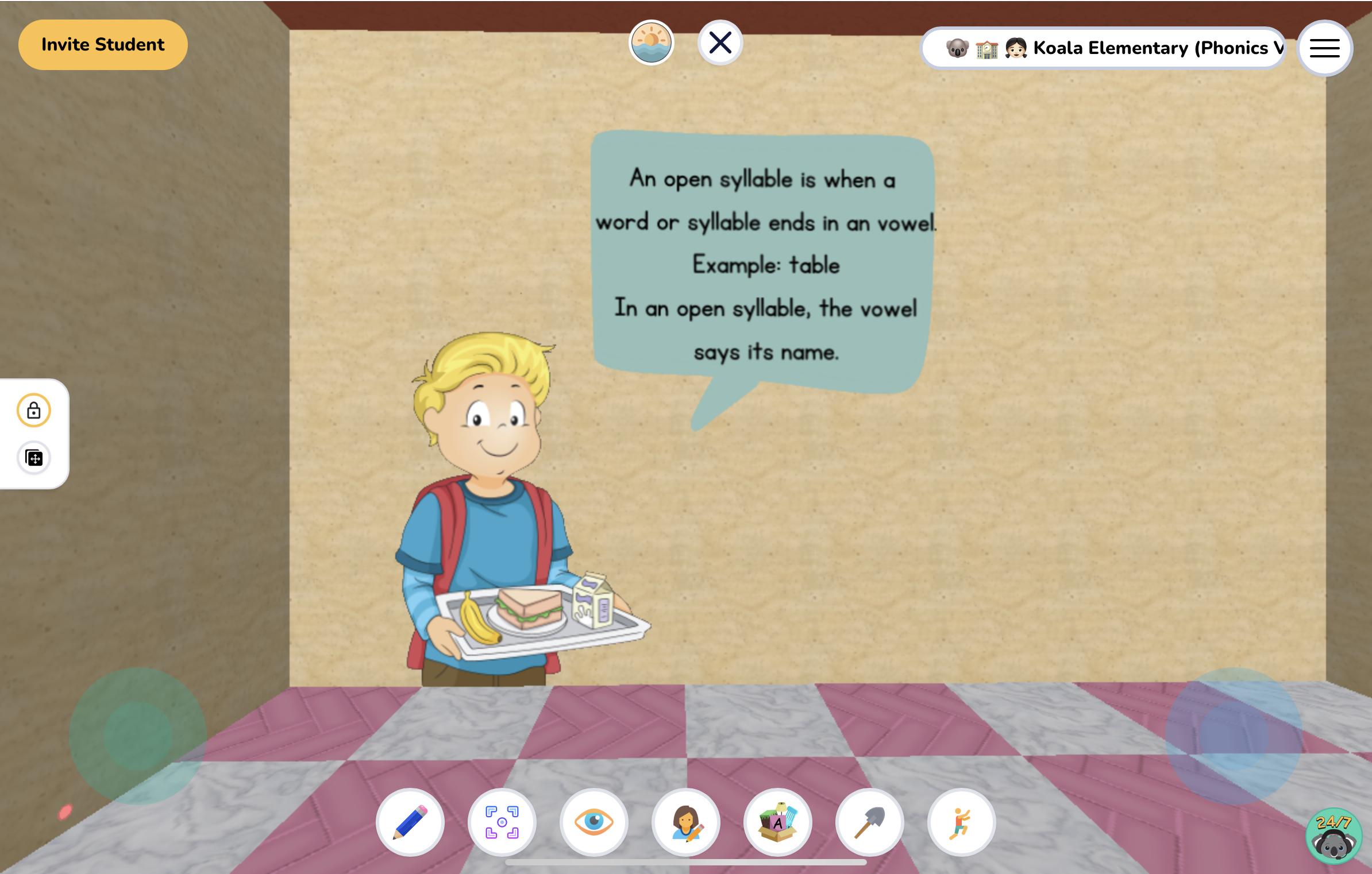The image size is (1372, 874).
Task: Activate the eye view mode
Action: 594,822
